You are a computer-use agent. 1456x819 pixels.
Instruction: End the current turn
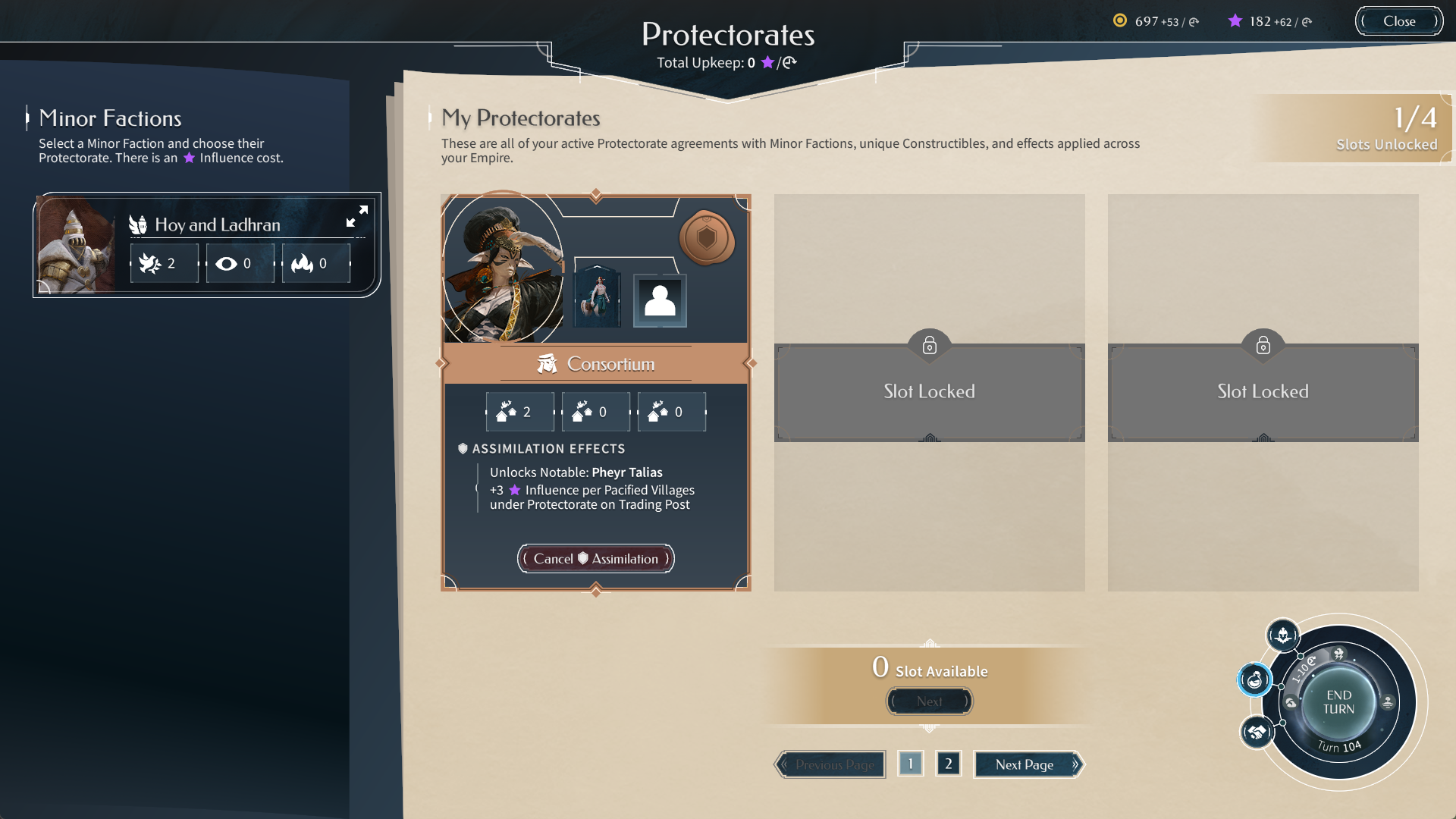pos(1338,702)
